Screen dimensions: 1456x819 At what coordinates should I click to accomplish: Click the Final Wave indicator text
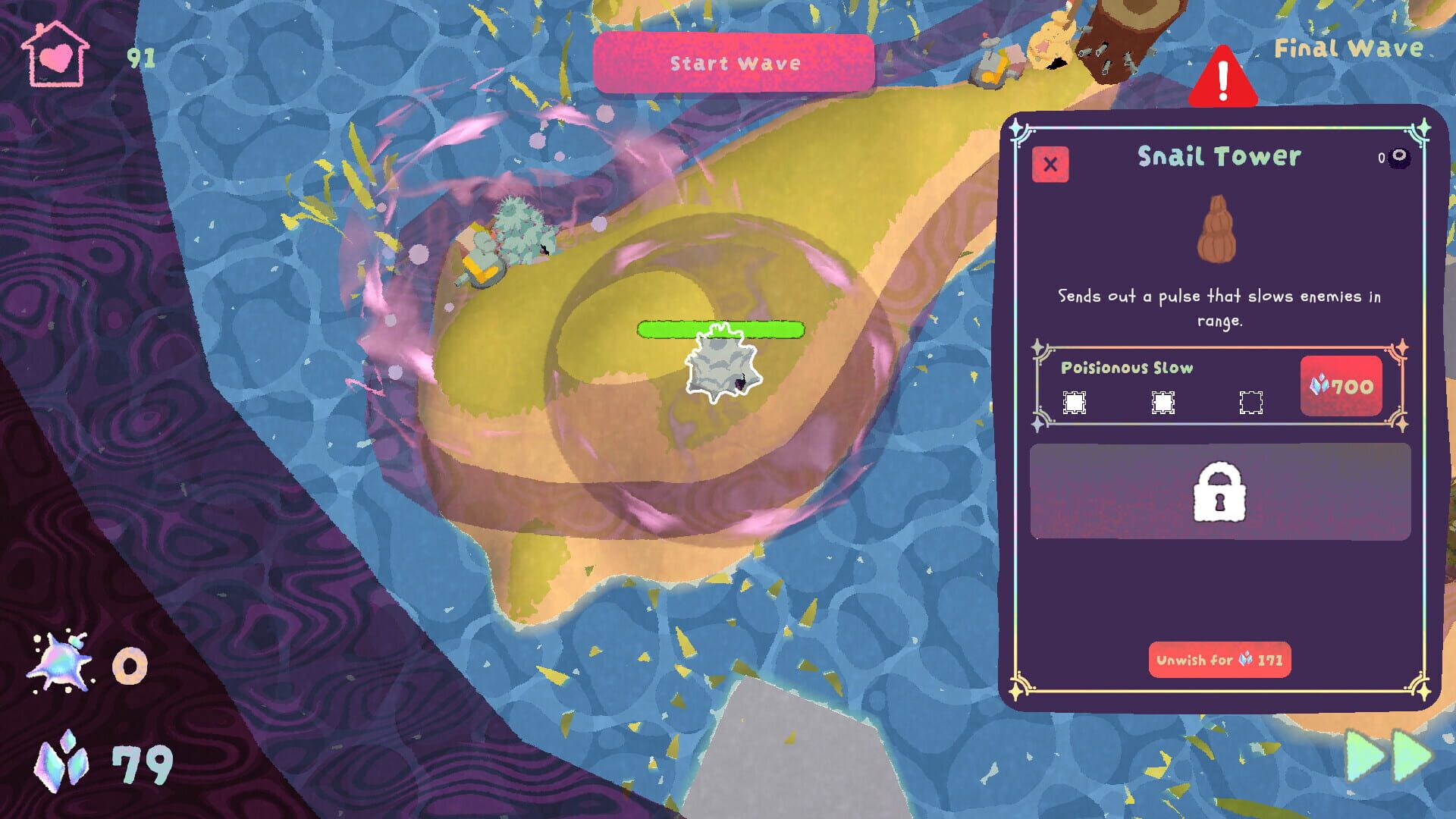1348,48
